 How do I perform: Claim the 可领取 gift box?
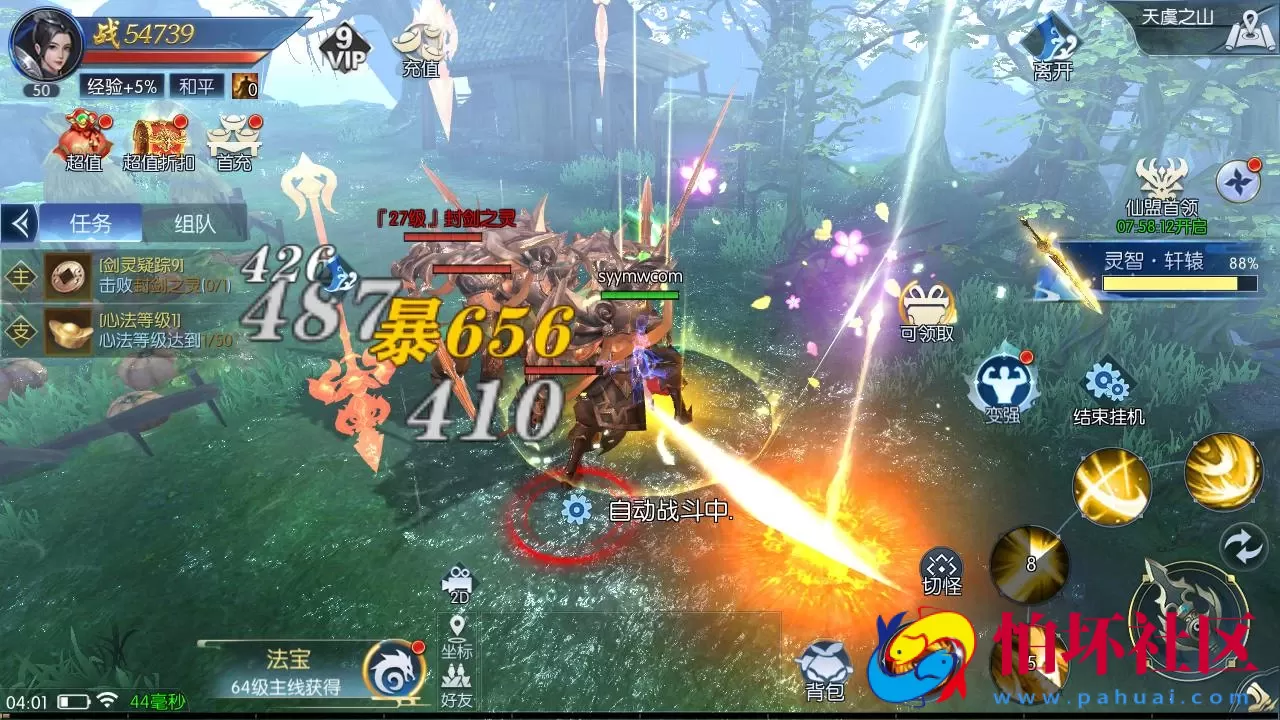[x=925, y=305]
